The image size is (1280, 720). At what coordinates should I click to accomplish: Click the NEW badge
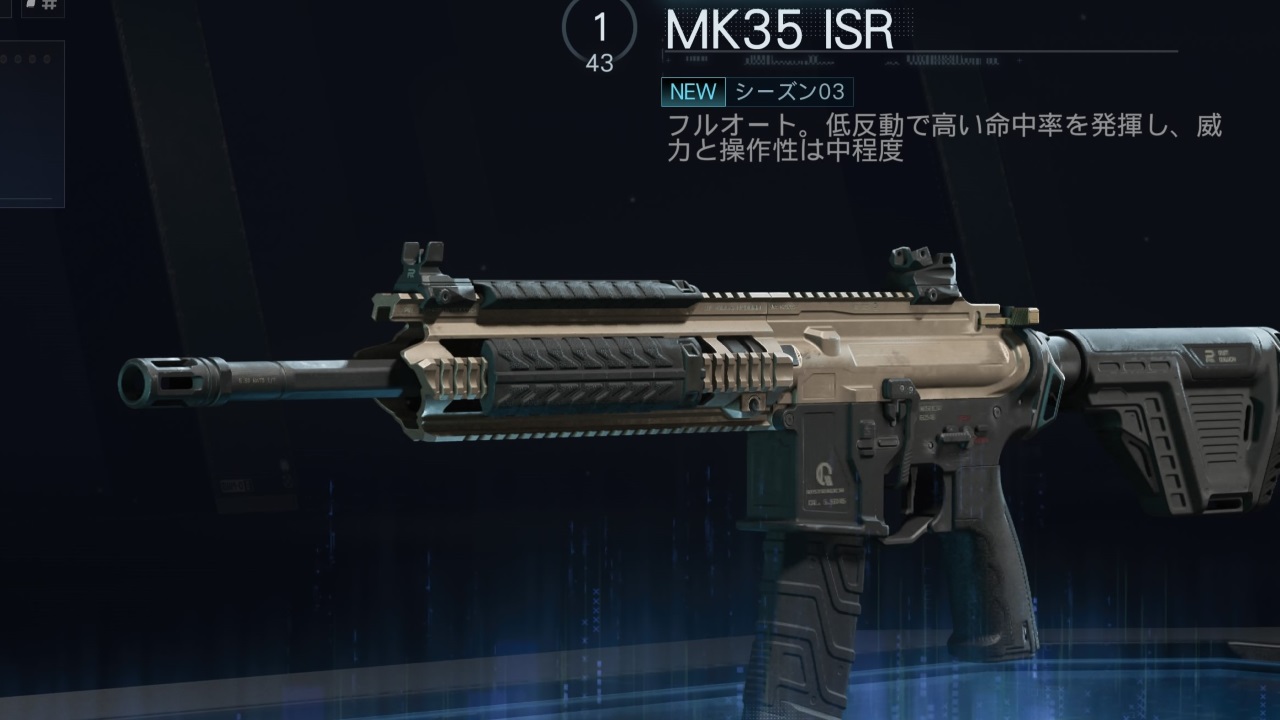point(694,92)
